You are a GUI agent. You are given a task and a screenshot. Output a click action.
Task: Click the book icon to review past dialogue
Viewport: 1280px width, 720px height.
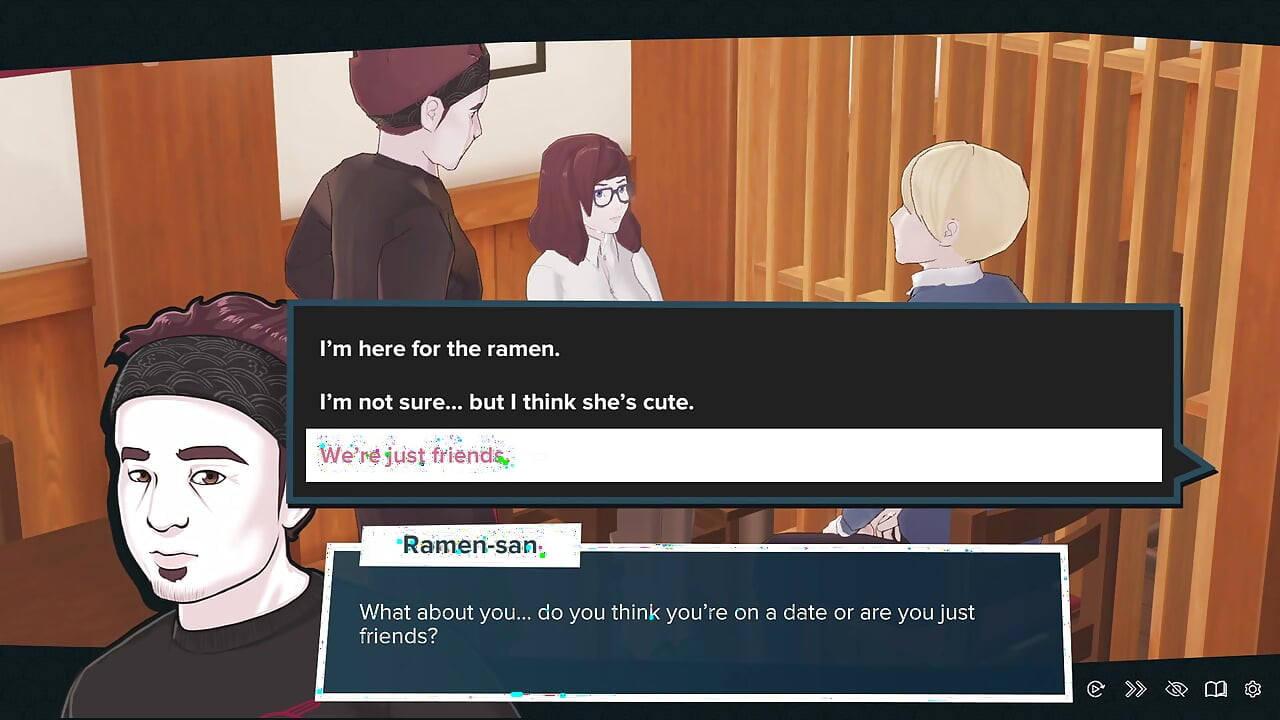pyautogui.click(x=1216, y=689)
